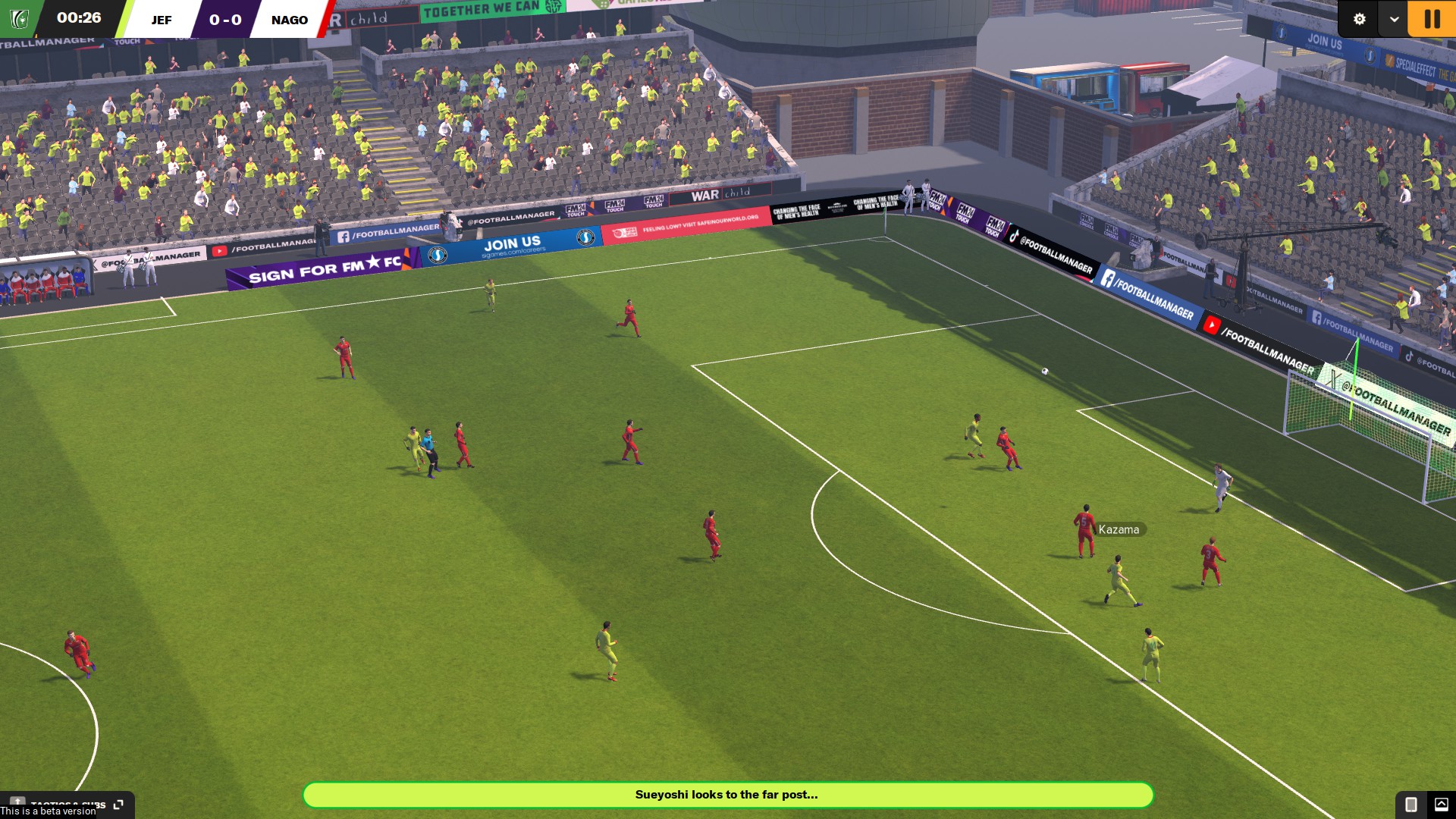Open match settings via the gear icon
This screenshot has width=1456, height=819.
pyautogui.click(x=1359, y=19)
